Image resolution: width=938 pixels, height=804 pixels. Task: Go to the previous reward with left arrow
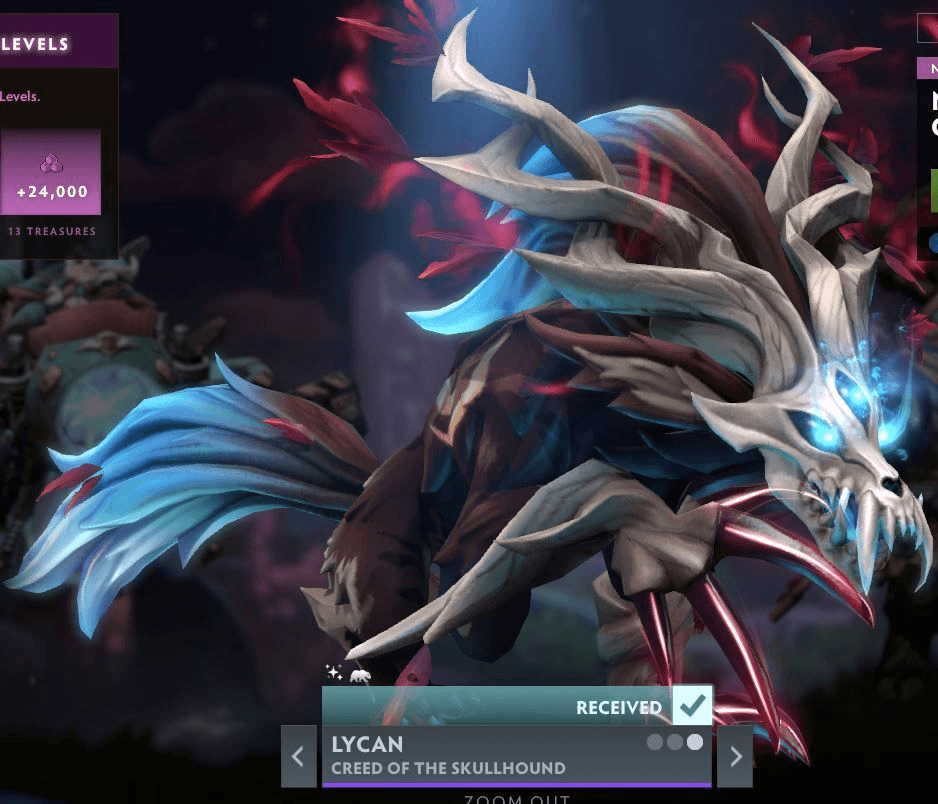tap(298, 756)
